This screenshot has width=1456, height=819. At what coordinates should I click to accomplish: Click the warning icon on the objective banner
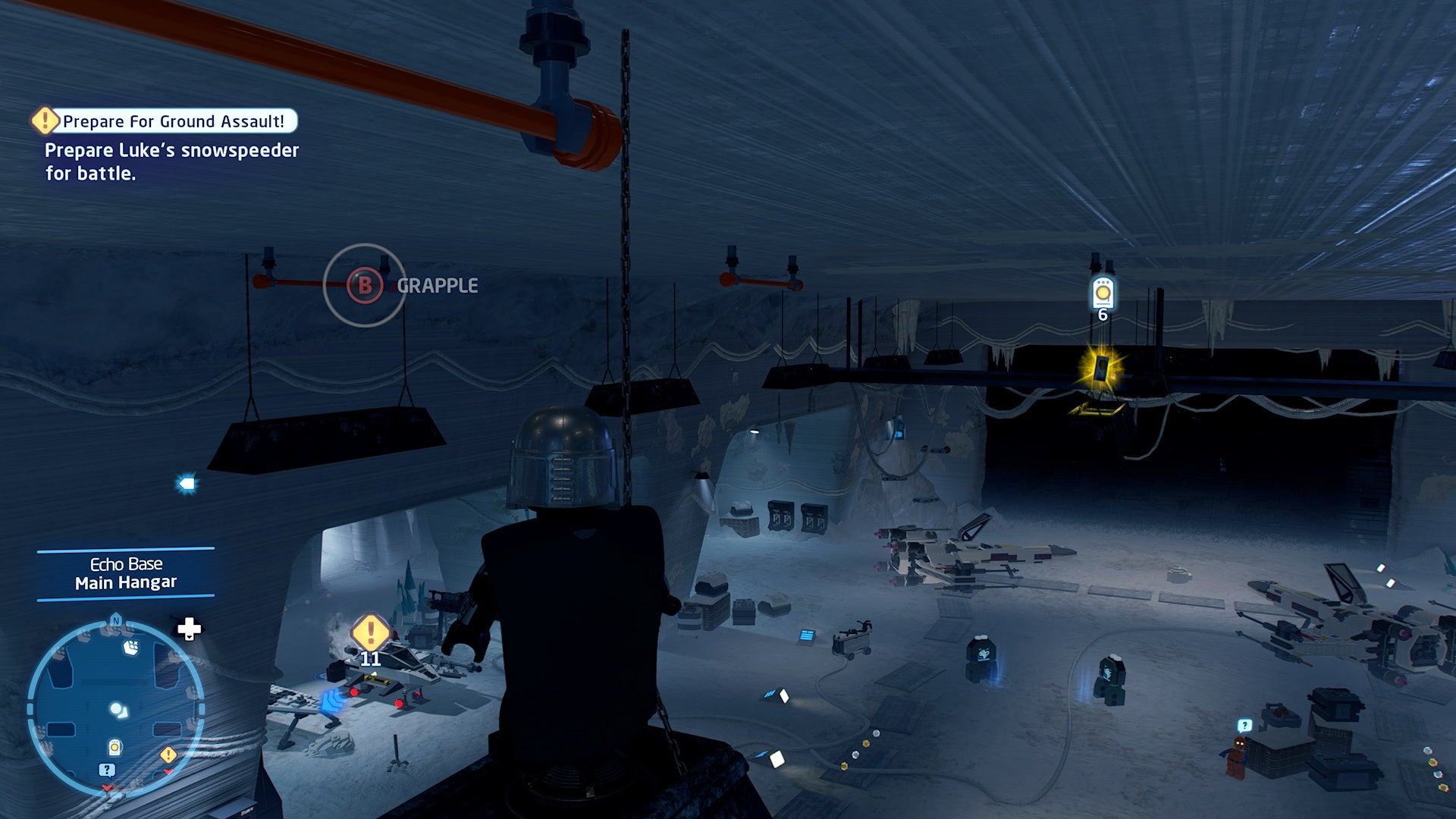(44, 121)
